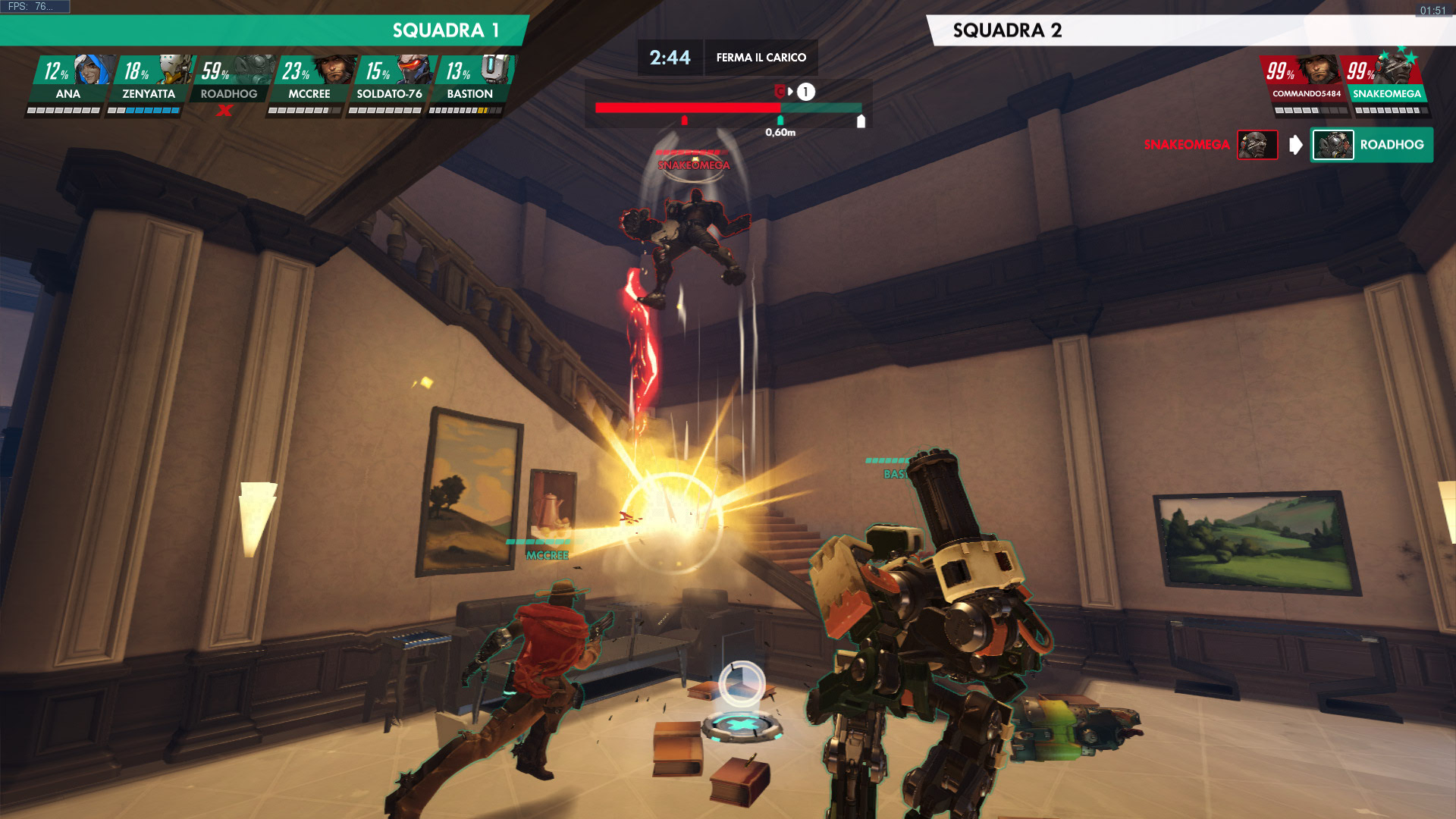1456x819 pixels.
Task: Click the payload progress track
Action: click(x=728, y=108)
